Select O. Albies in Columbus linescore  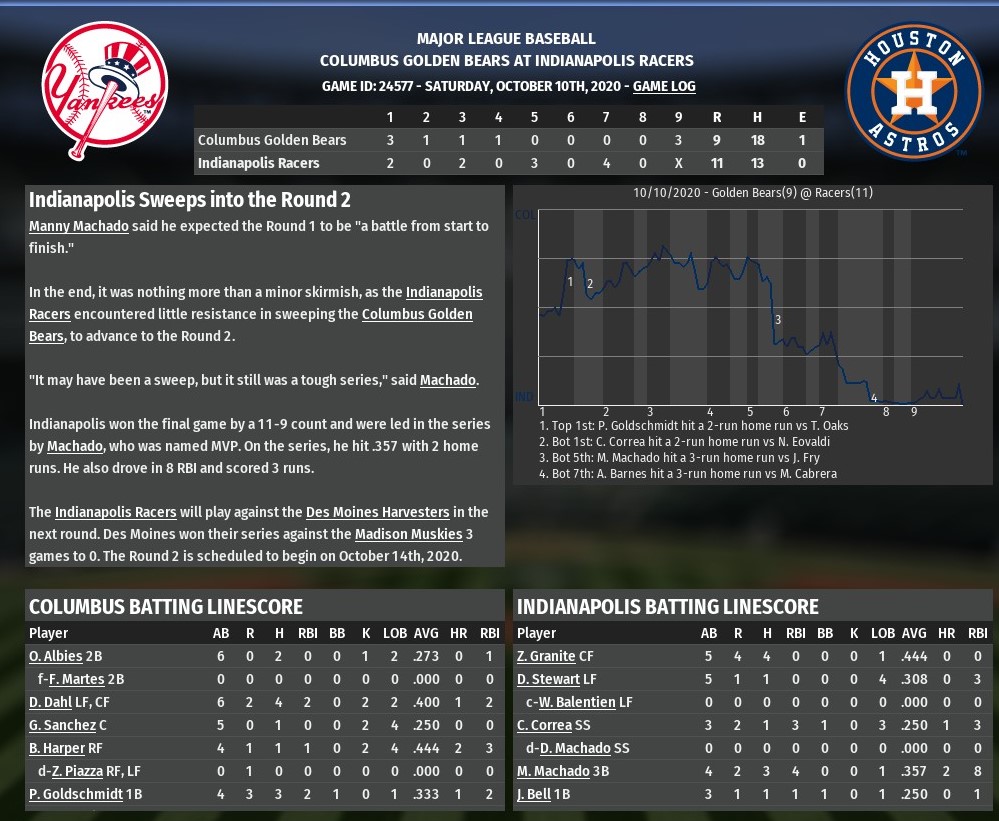[x=56, y=656]
